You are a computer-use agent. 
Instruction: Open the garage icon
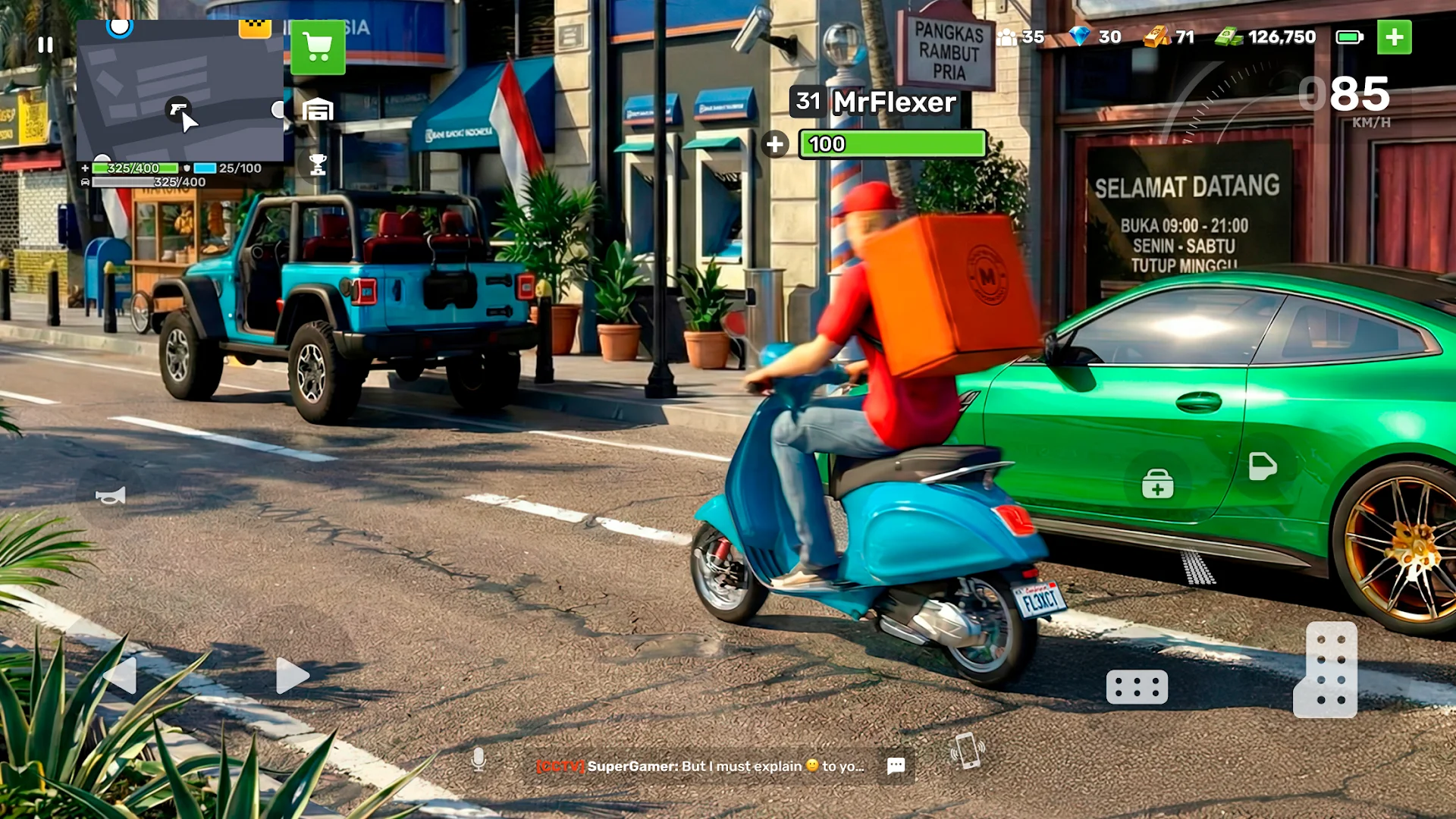pyautogui.click(x=318, y=111)
